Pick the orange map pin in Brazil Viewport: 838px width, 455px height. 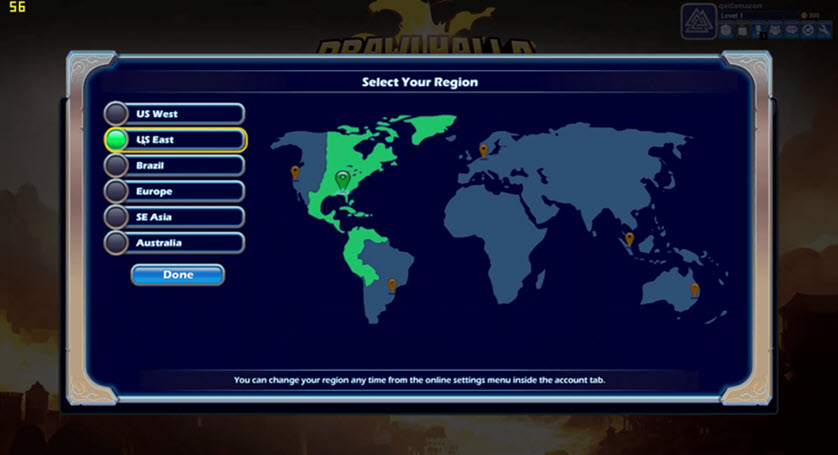[392, 285]
